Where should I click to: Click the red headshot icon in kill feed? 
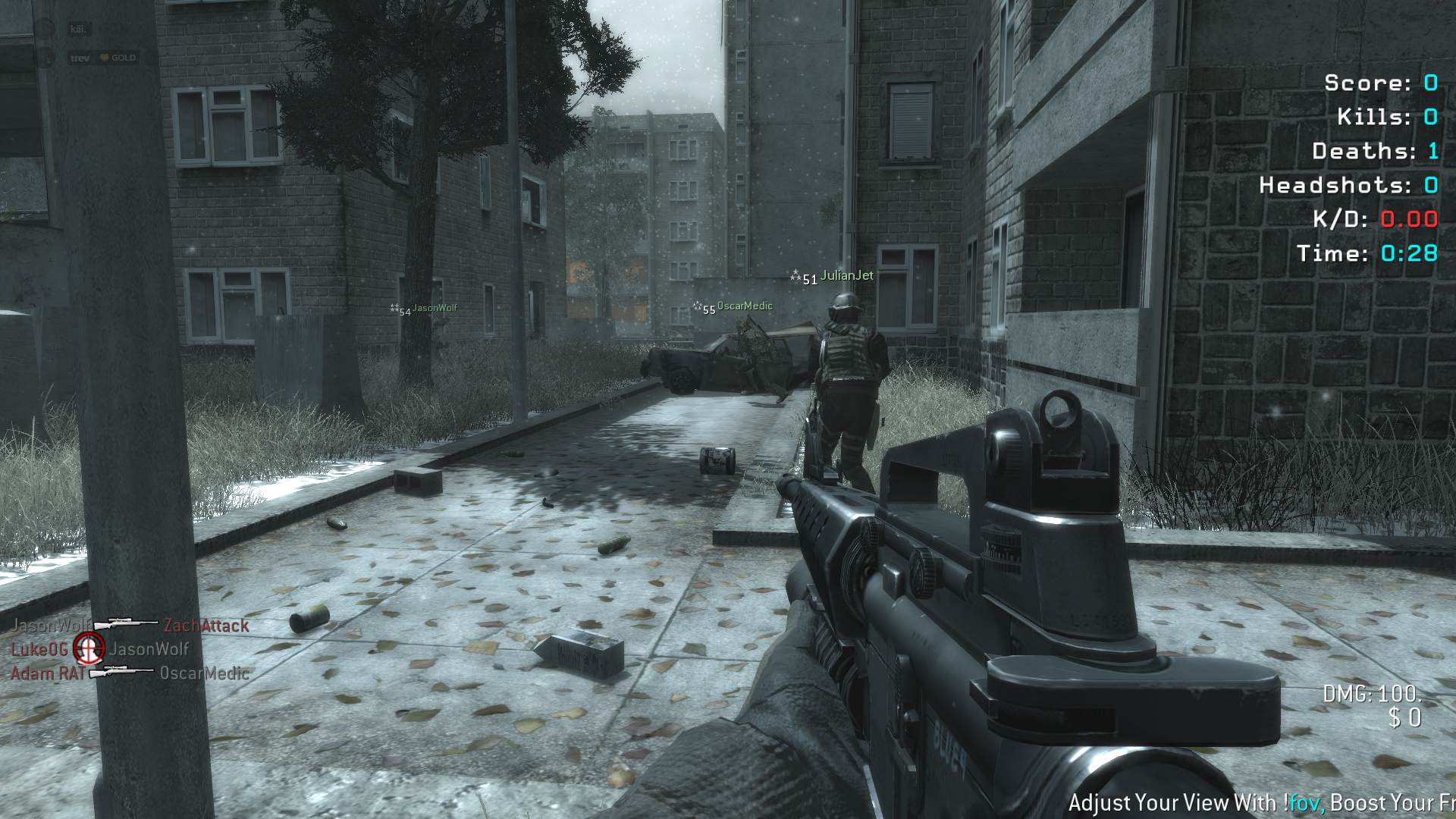[x=88, y=648]
